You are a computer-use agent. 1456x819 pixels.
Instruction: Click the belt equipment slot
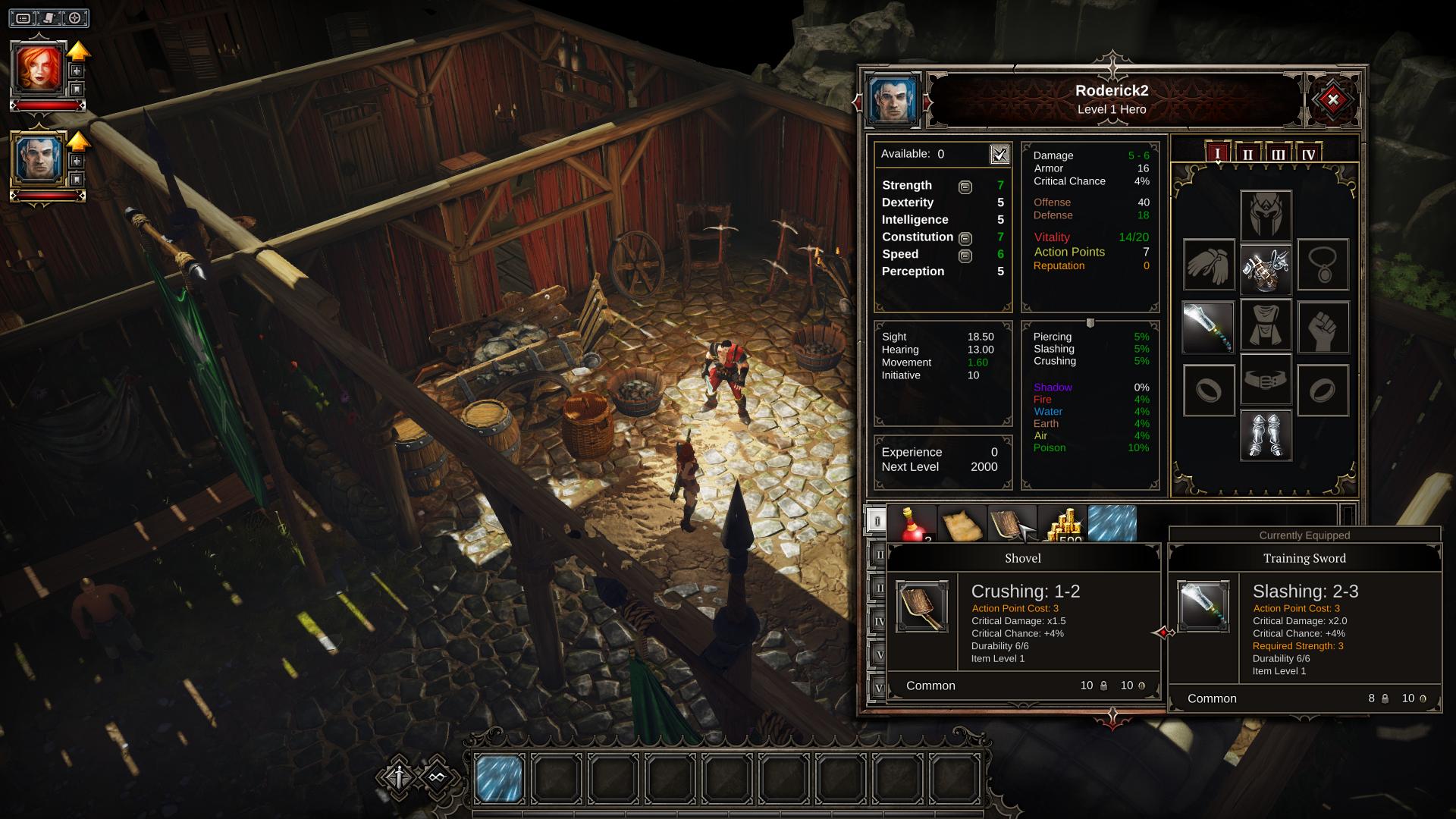coord(1265,379)
